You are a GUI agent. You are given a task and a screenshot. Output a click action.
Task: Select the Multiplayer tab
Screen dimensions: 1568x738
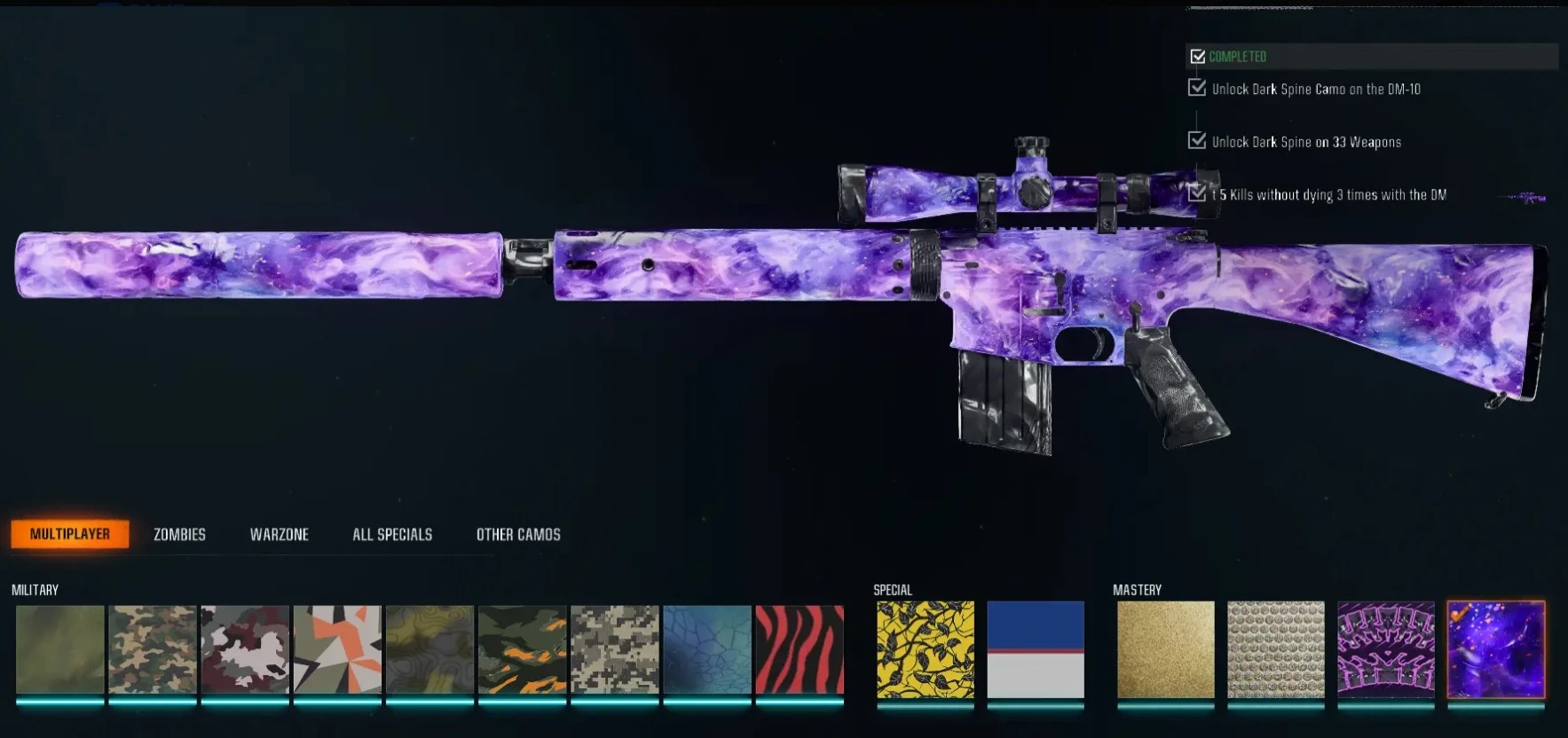(x=70, y=534)
